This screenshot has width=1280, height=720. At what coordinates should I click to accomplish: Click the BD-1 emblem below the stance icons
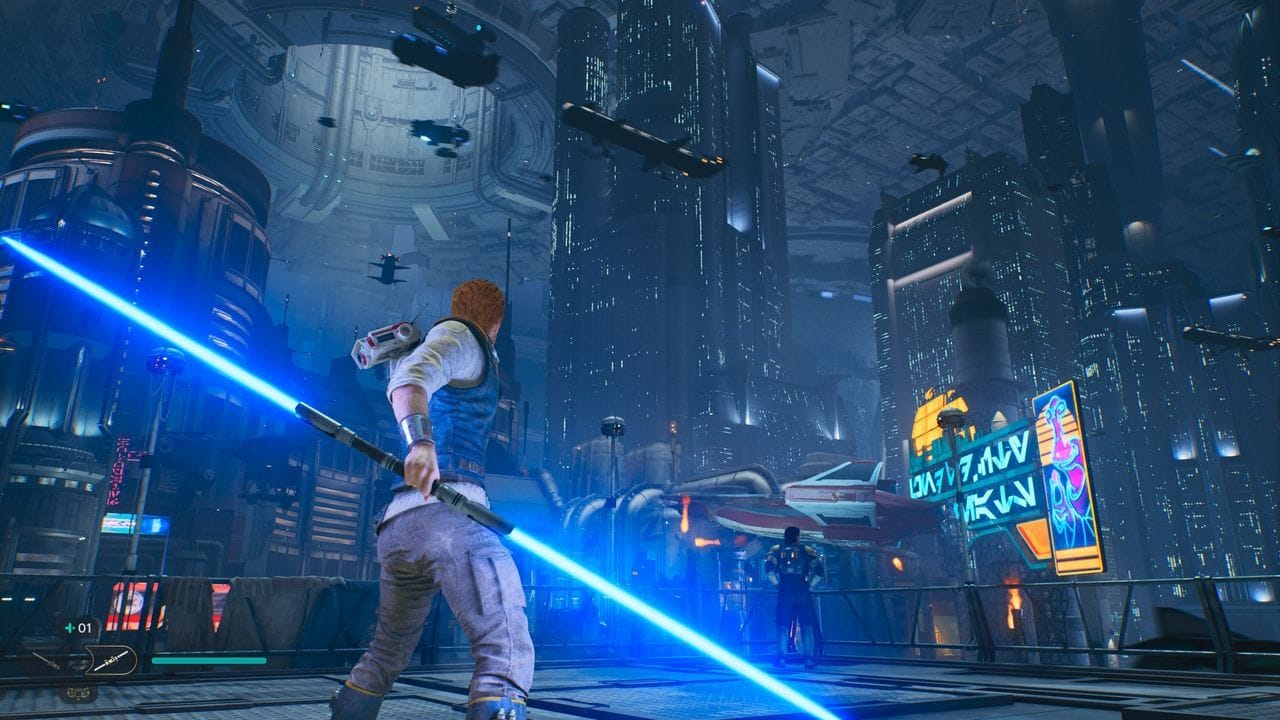[79, 692]
